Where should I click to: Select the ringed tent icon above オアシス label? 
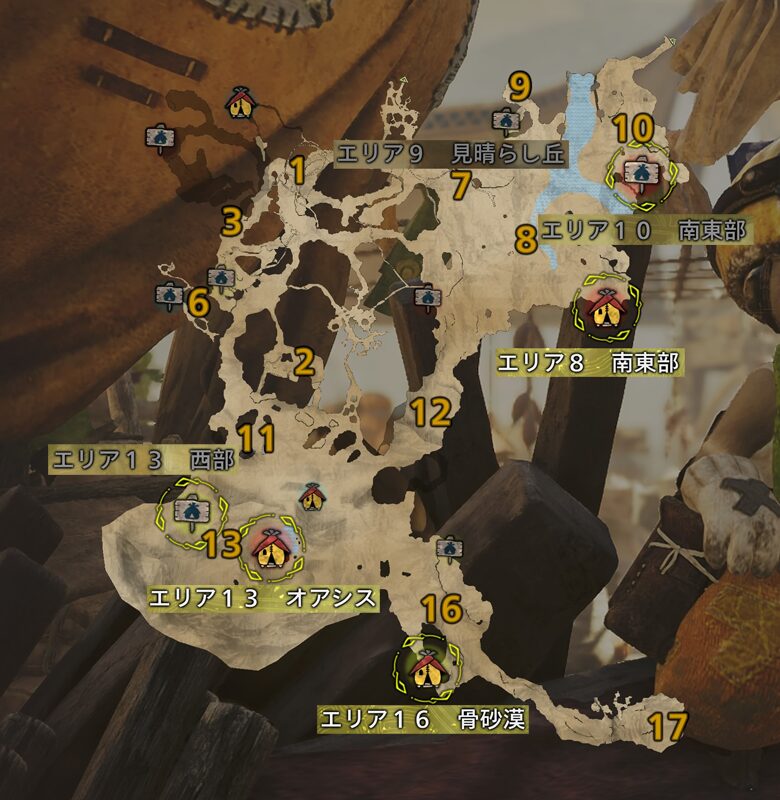[268, 545]
